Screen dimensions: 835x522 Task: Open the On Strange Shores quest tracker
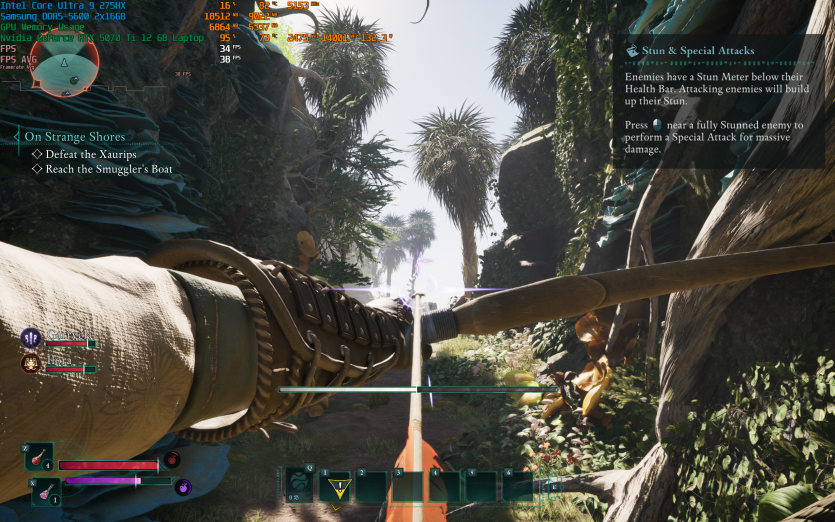click(x=75, y=136)
